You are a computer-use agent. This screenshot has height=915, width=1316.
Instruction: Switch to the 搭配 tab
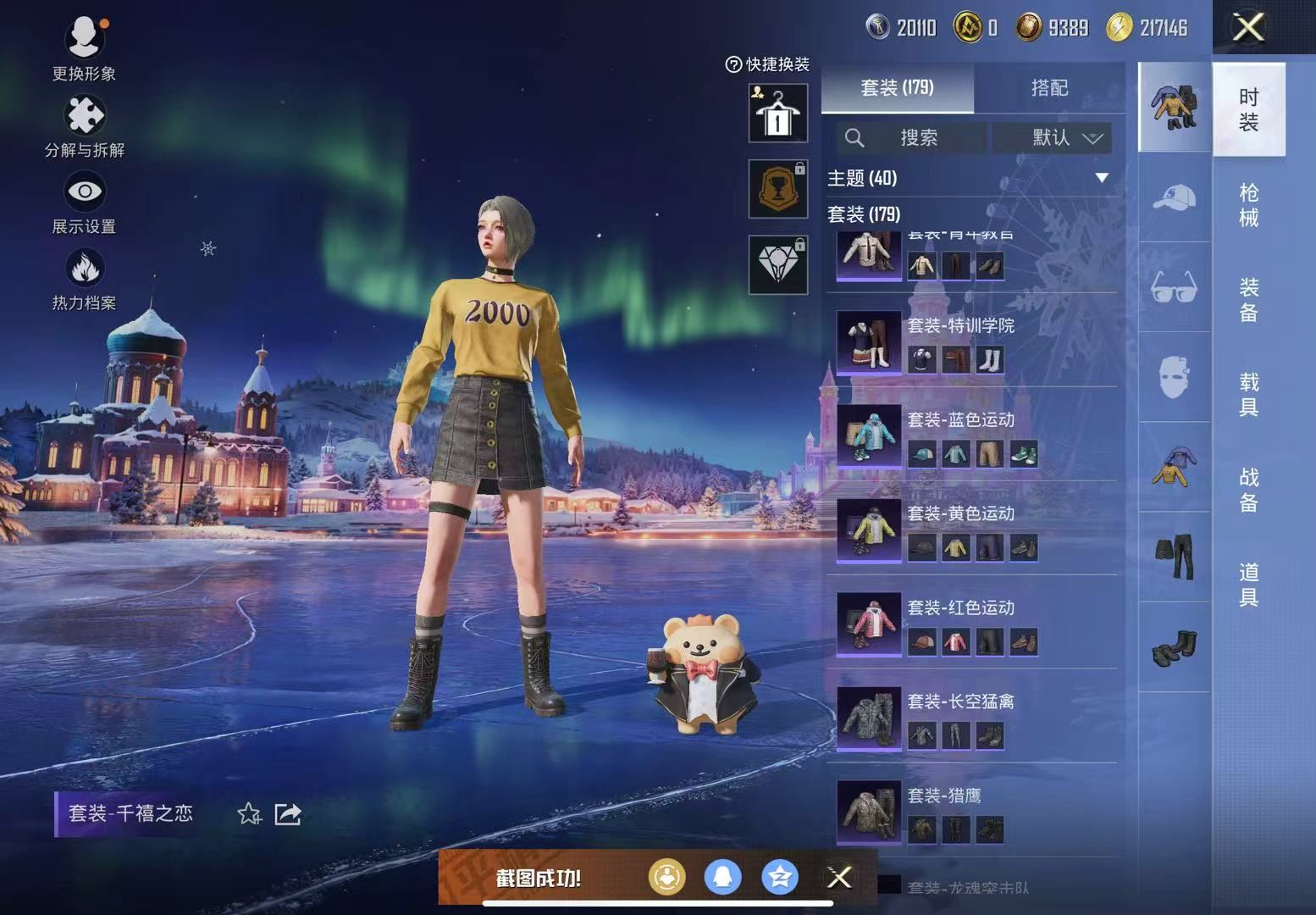point(1049,87)
